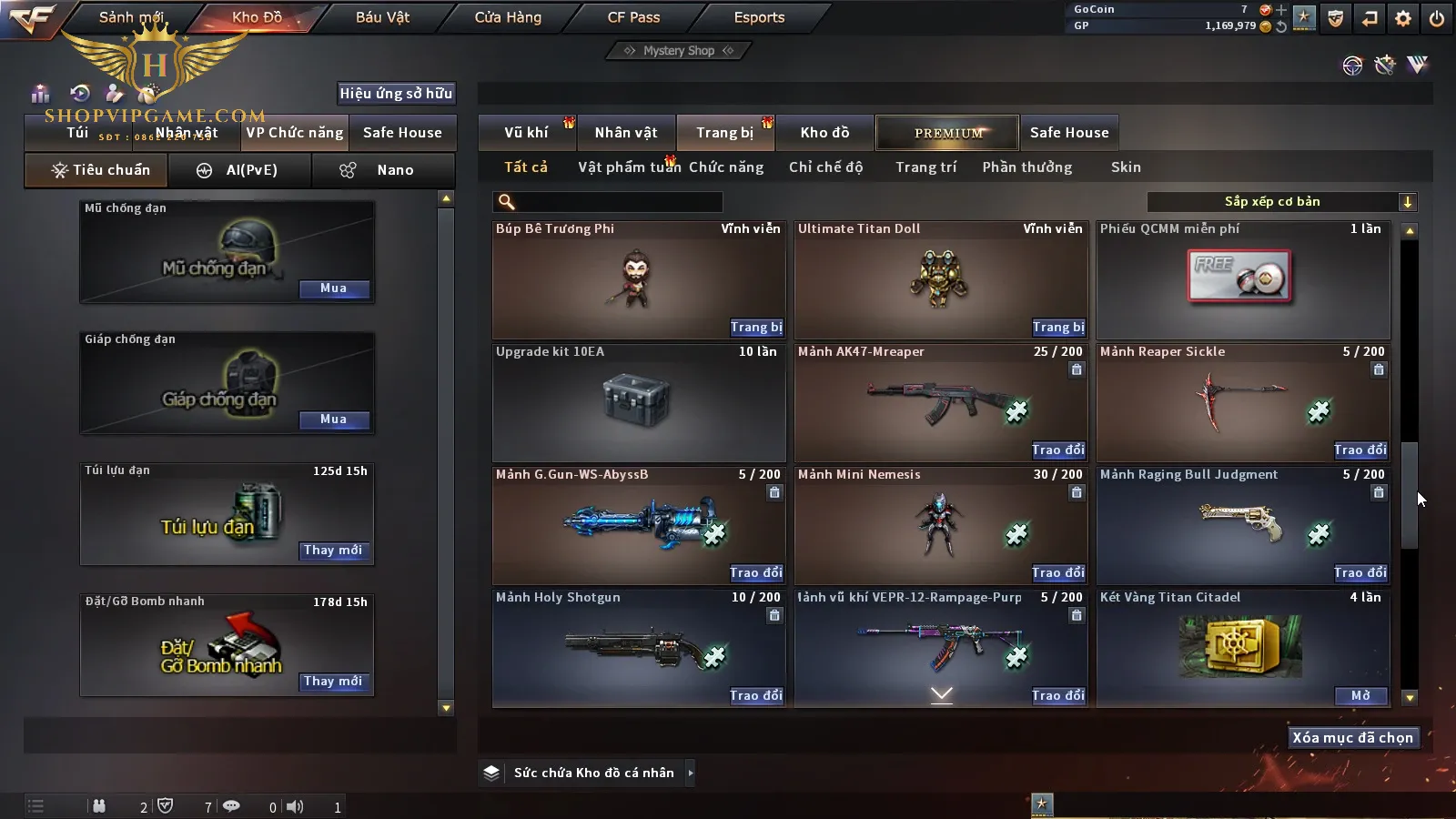Select the PREMIUM tab

pyautogui.click(x=948, y=133)
